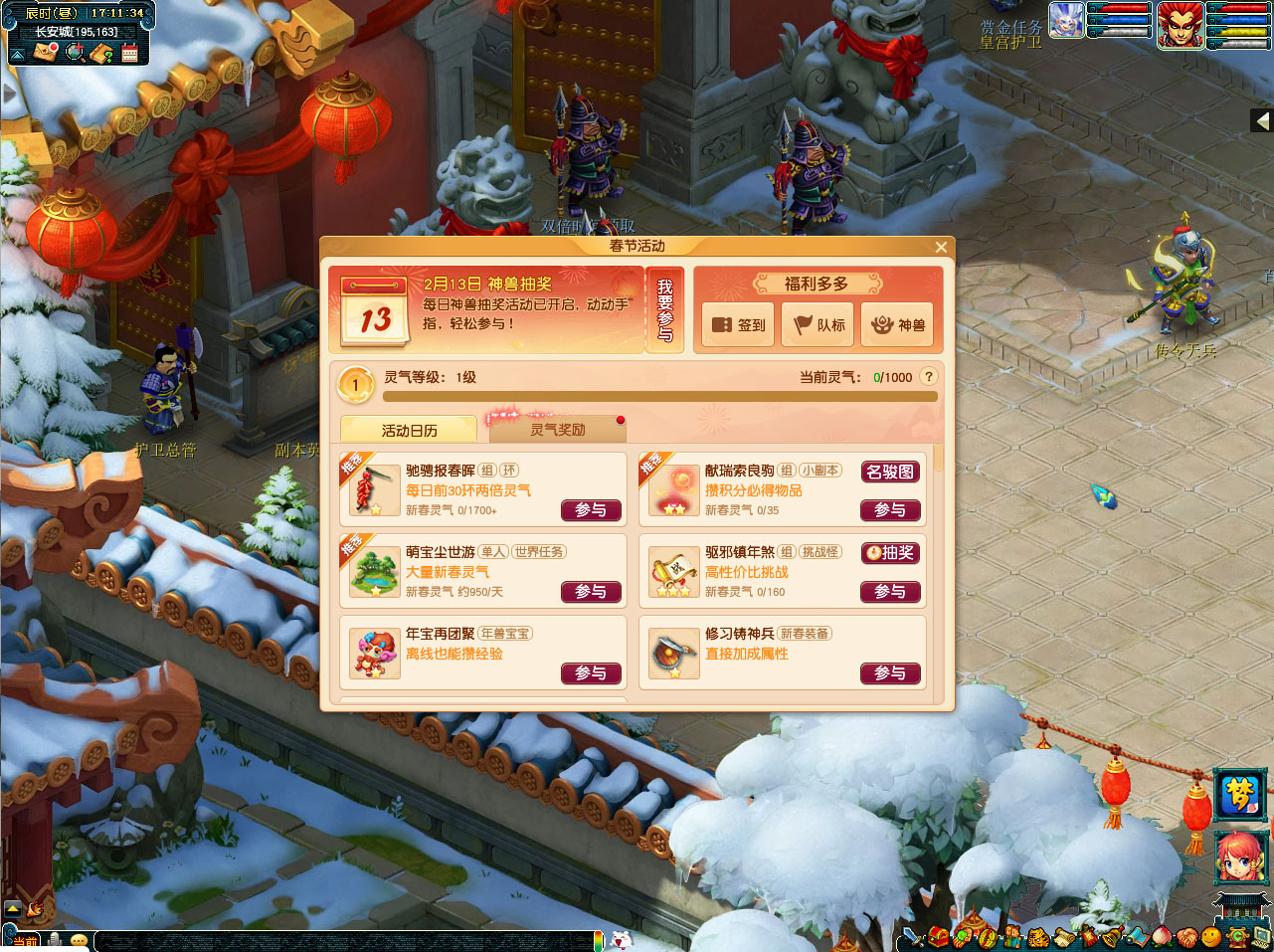Viewport: 1274px width, 952px height.
Task: Click the vertical 我要参与 button
Action: pos(665,313)
